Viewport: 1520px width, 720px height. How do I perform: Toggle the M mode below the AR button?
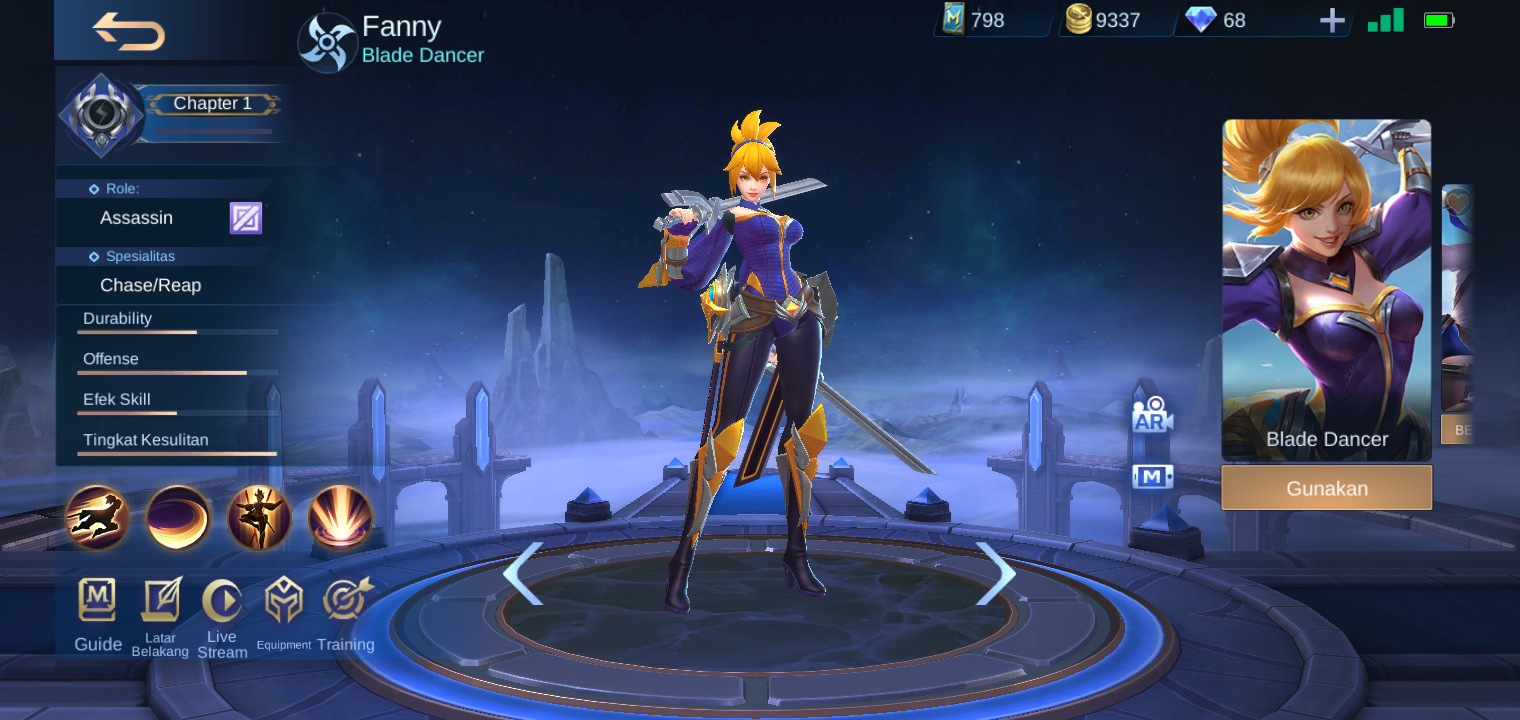(x=1152, y=477)
